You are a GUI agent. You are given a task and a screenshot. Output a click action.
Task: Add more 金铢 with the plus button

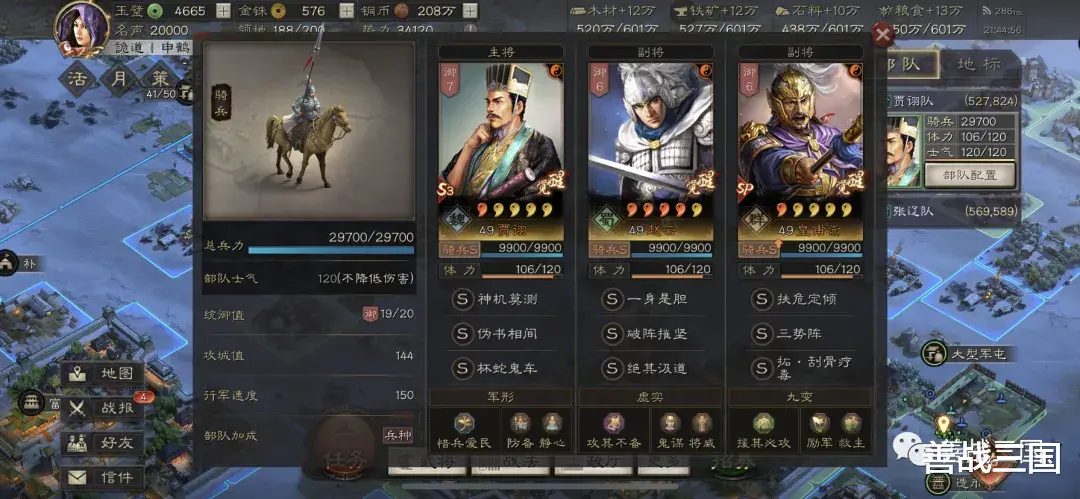(x=346, y=11)
